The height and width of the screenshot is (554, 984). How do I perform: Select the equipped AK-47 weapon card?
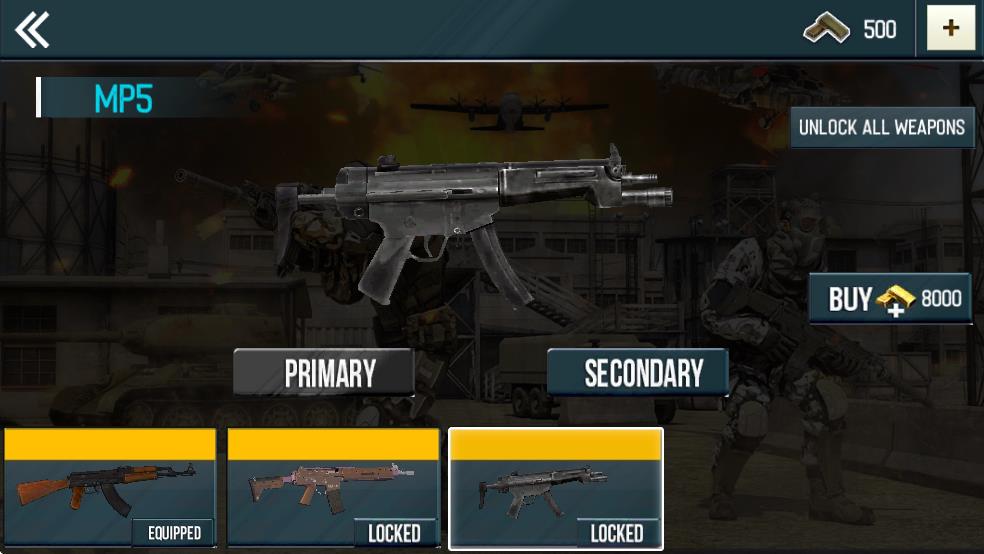point(110,488)
